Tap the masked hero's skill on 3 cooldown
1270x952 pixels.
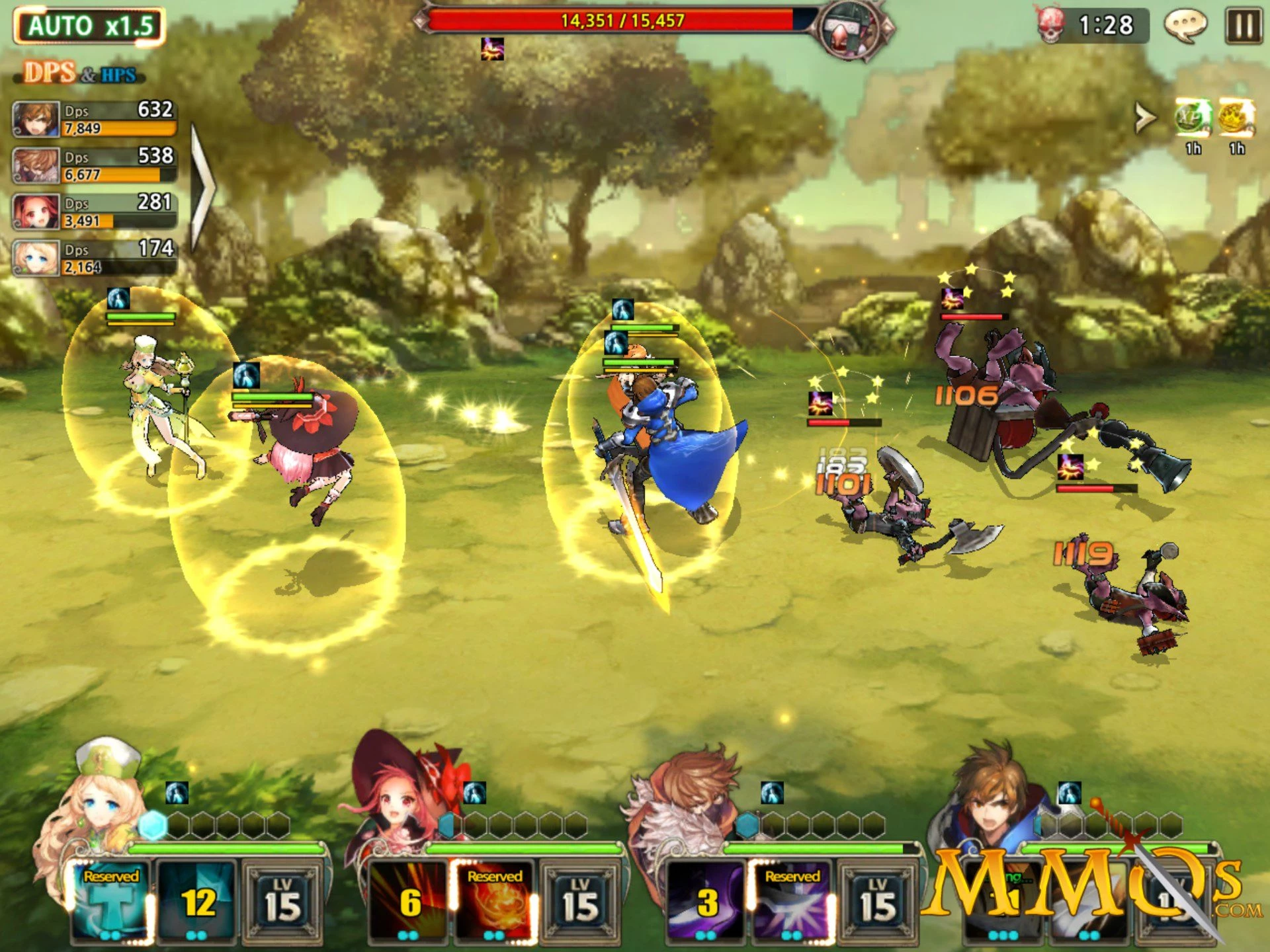tap(706, 900)
